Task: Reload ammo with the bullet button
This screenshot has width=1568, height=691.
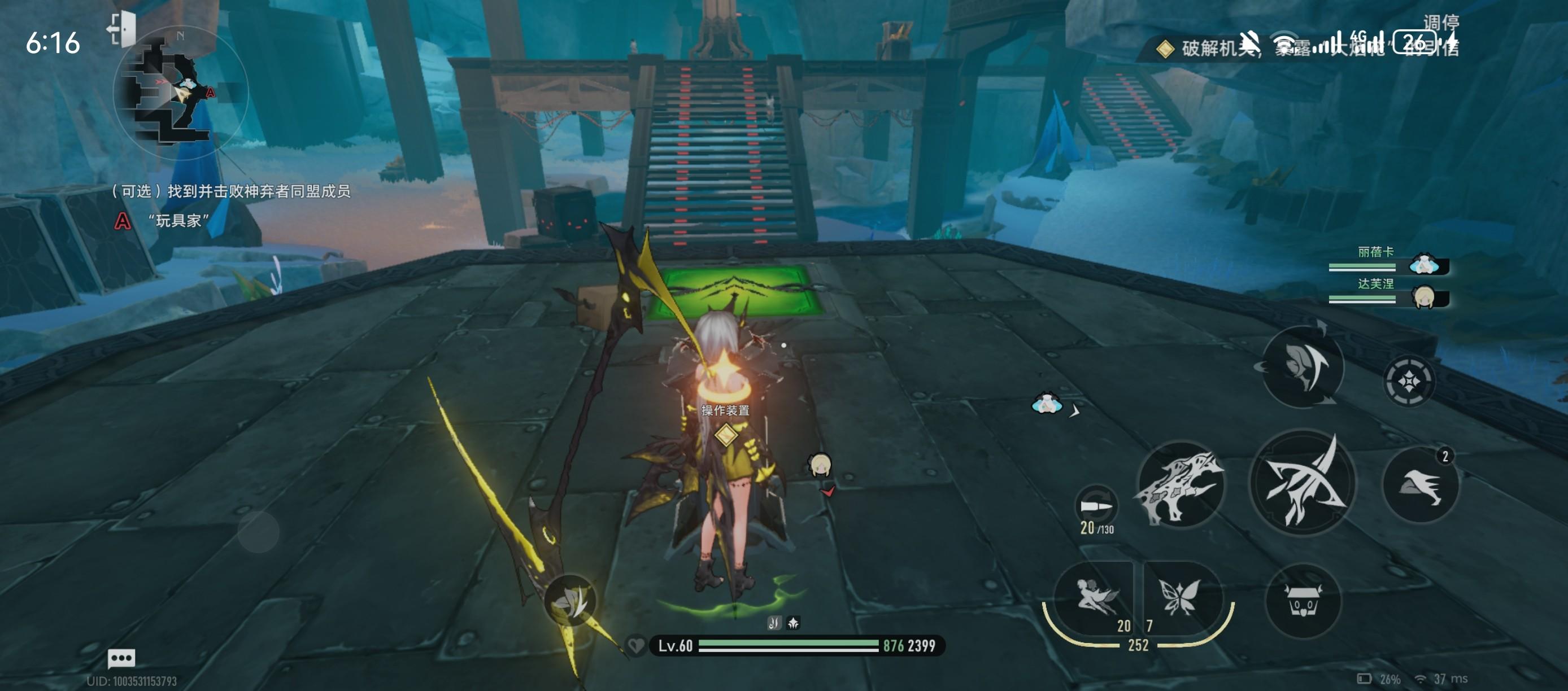Action: (1096, 507)
